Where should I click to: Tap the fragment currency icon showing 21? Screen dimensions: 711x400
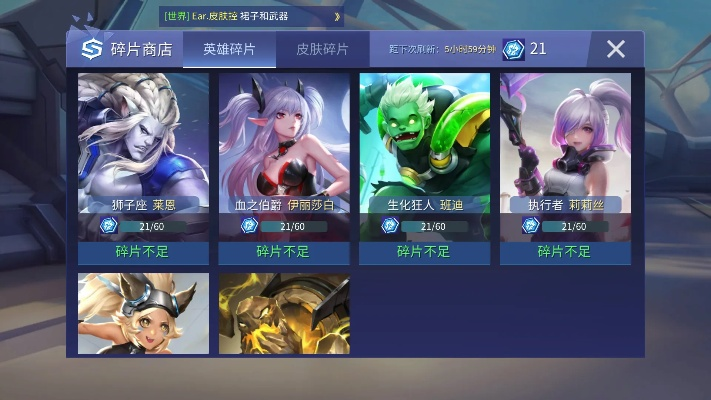coord(513,49)
